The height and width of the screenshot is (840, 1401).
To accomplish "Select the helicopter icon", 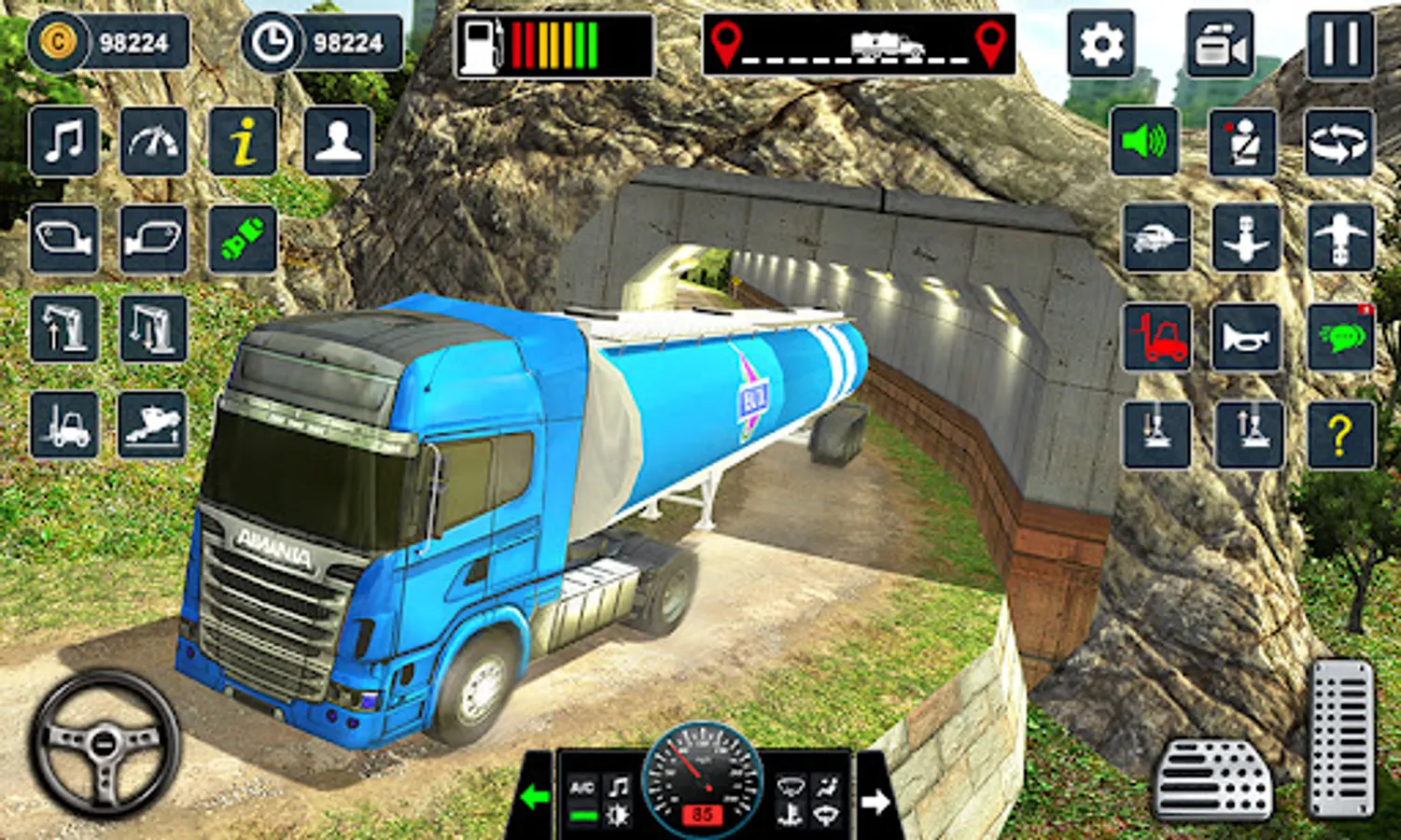I will pos(1156,239).
